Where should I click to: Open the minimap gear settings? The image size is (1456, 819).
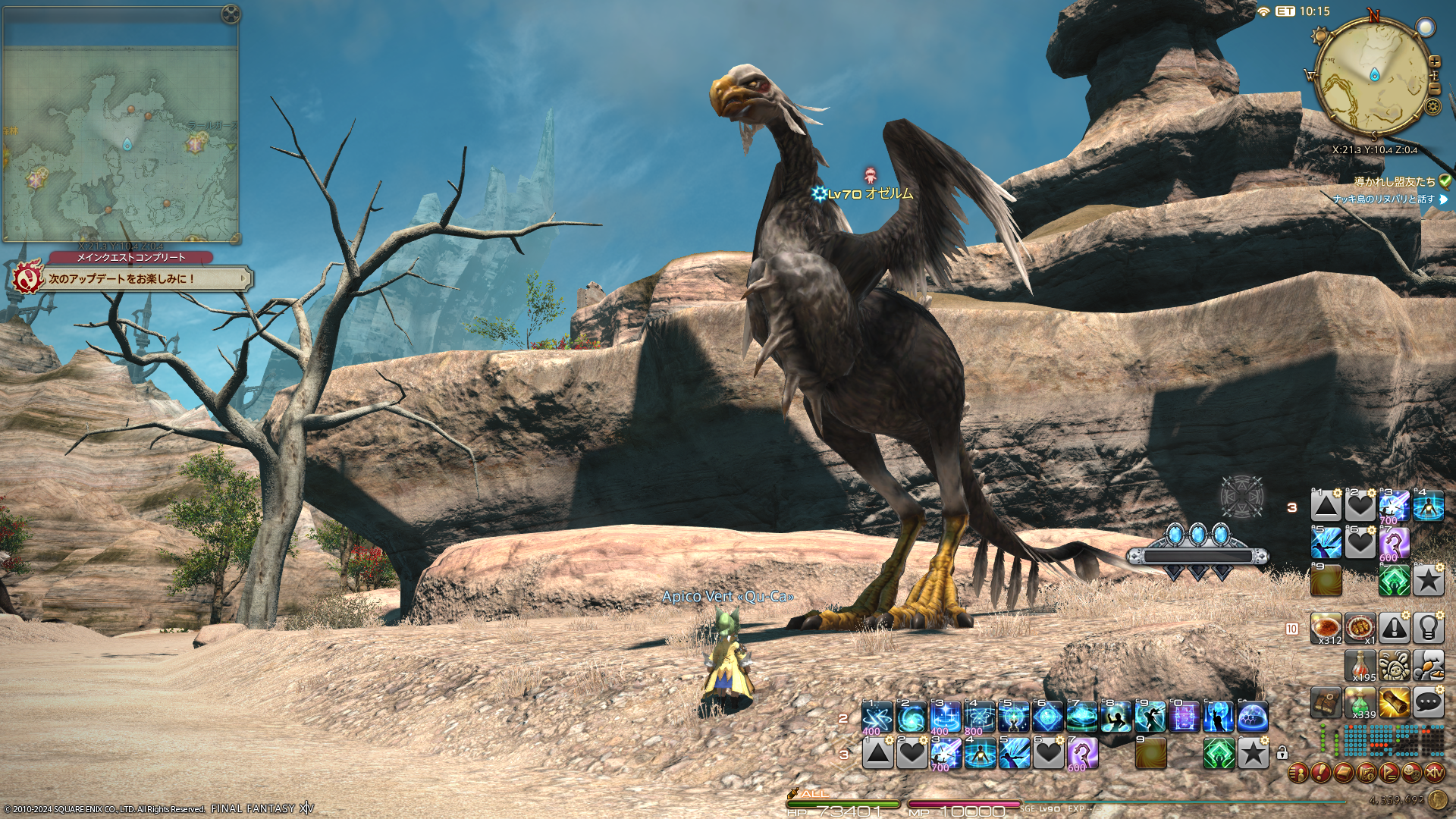[1432, 106]
